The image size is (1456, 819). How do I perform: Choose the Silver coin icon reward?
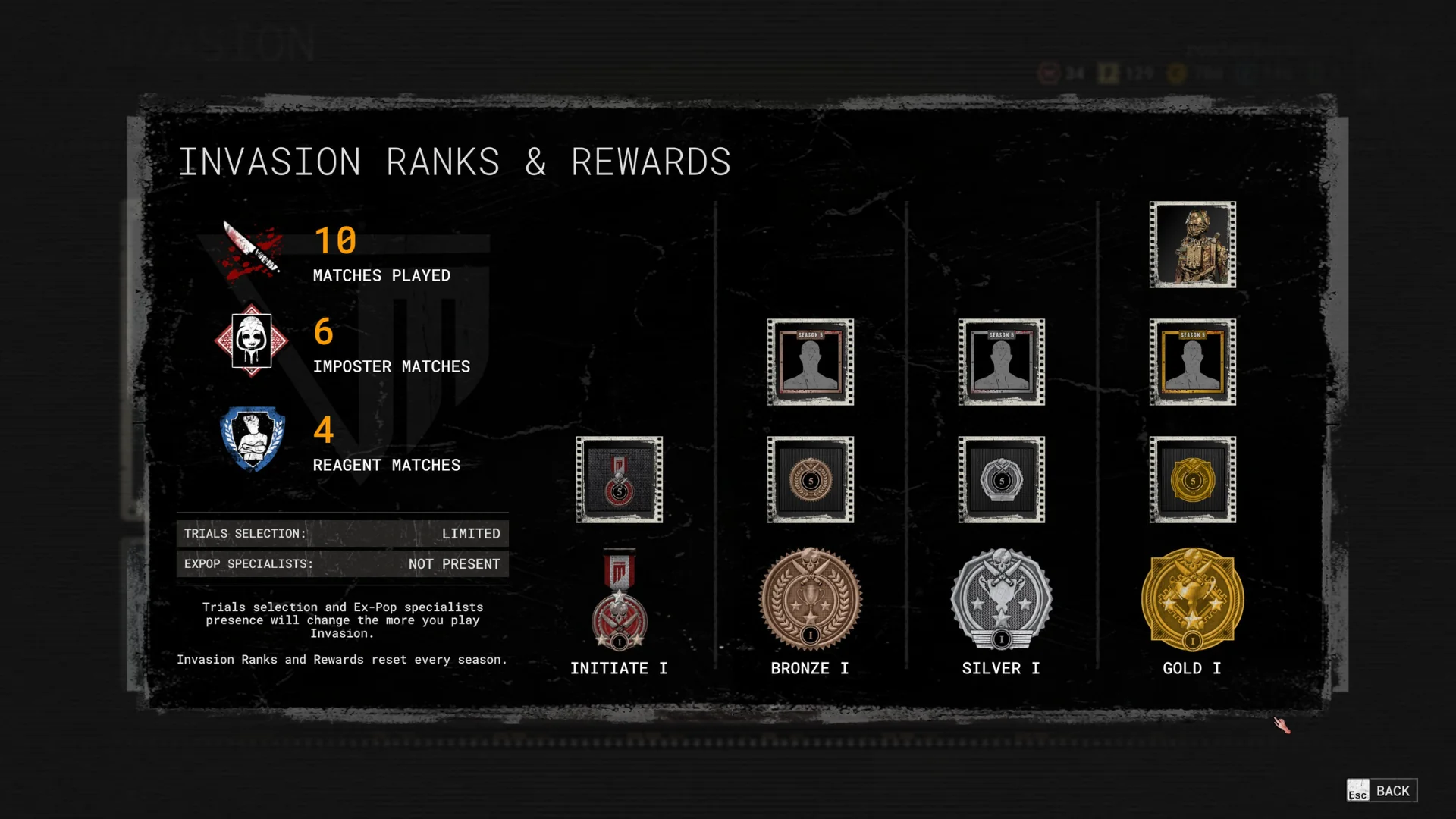1001,479
